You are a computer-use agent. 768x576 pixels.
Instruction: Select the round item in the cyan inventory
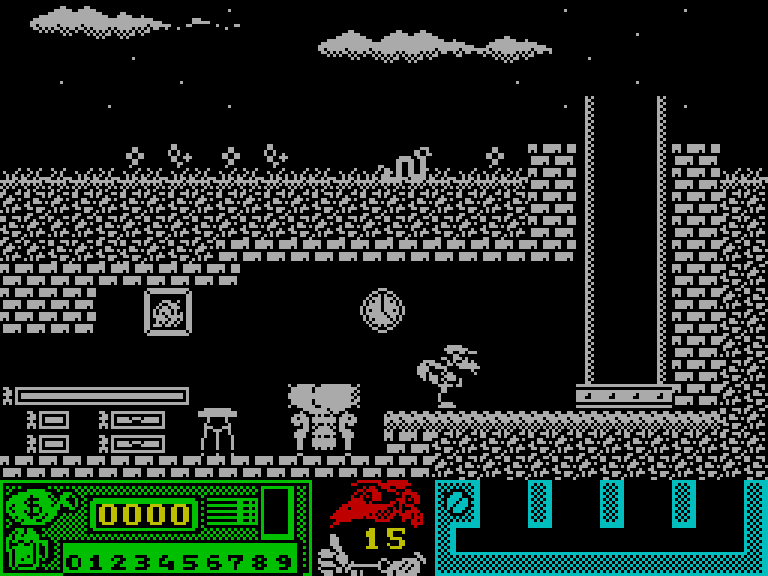pos(457,501)
